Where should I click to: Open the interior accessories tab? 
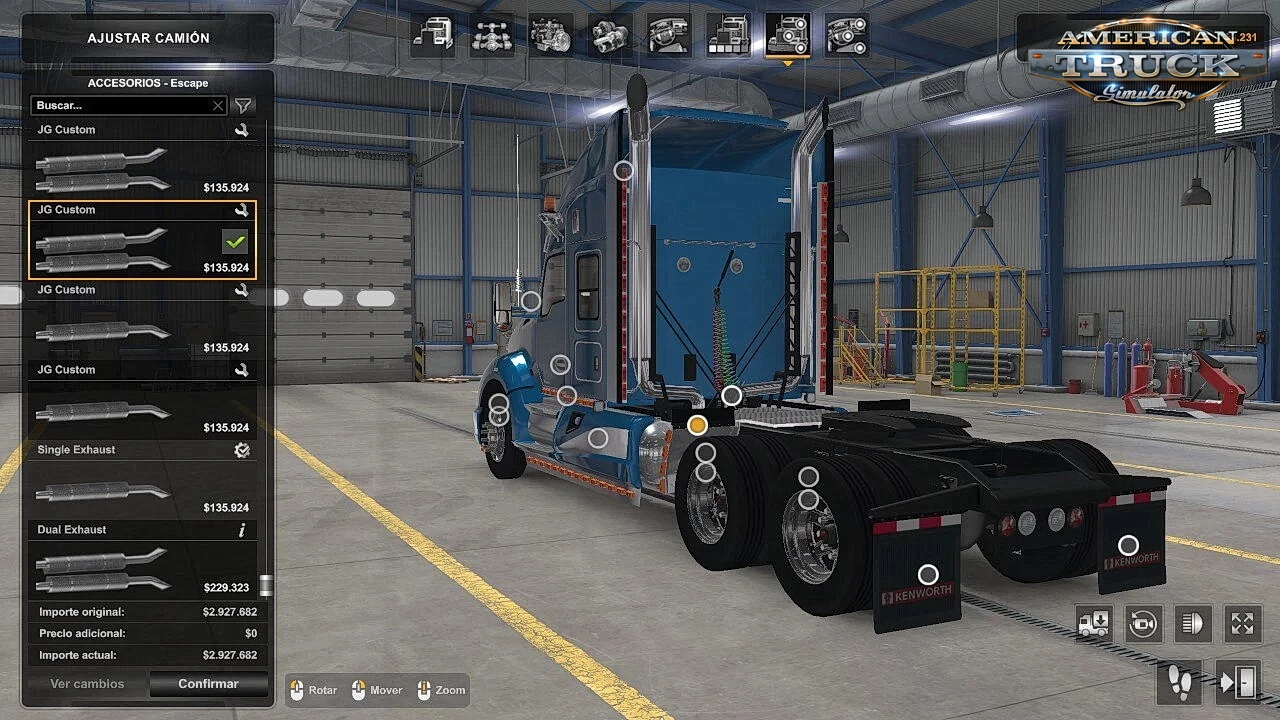[x=846, y=36]
